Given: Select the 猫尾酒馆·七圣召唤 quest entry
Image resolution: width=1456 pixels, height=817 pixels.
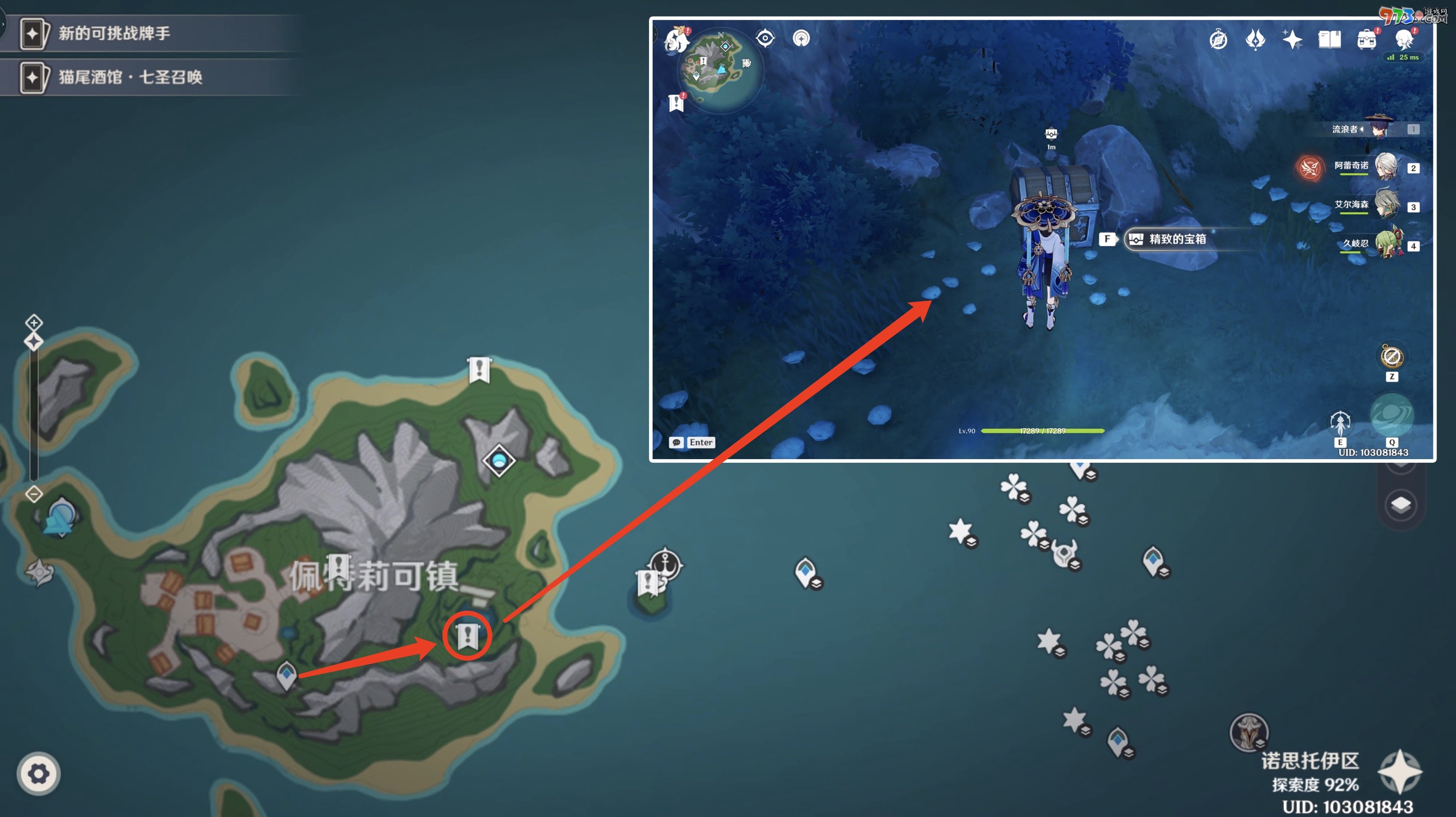Looking at the screenshot, I should 130,77.
